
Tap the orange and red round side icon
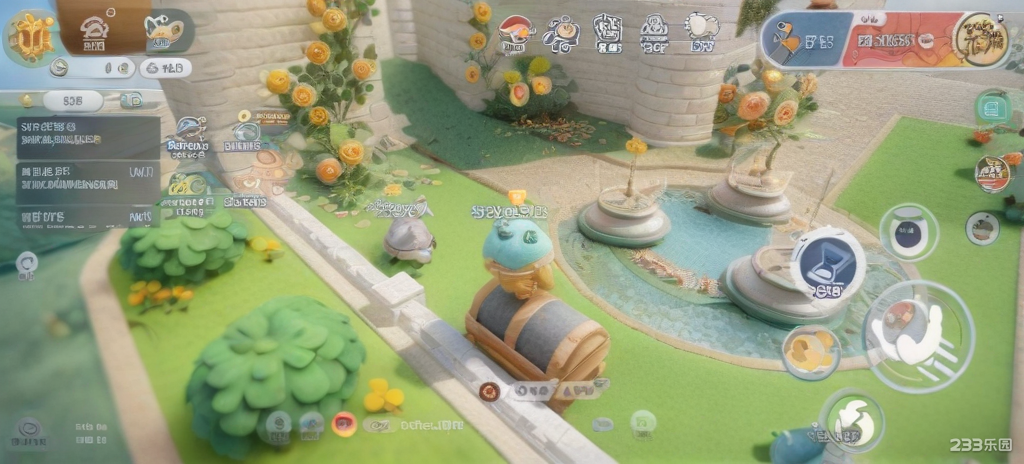click(x=992, y=173)
